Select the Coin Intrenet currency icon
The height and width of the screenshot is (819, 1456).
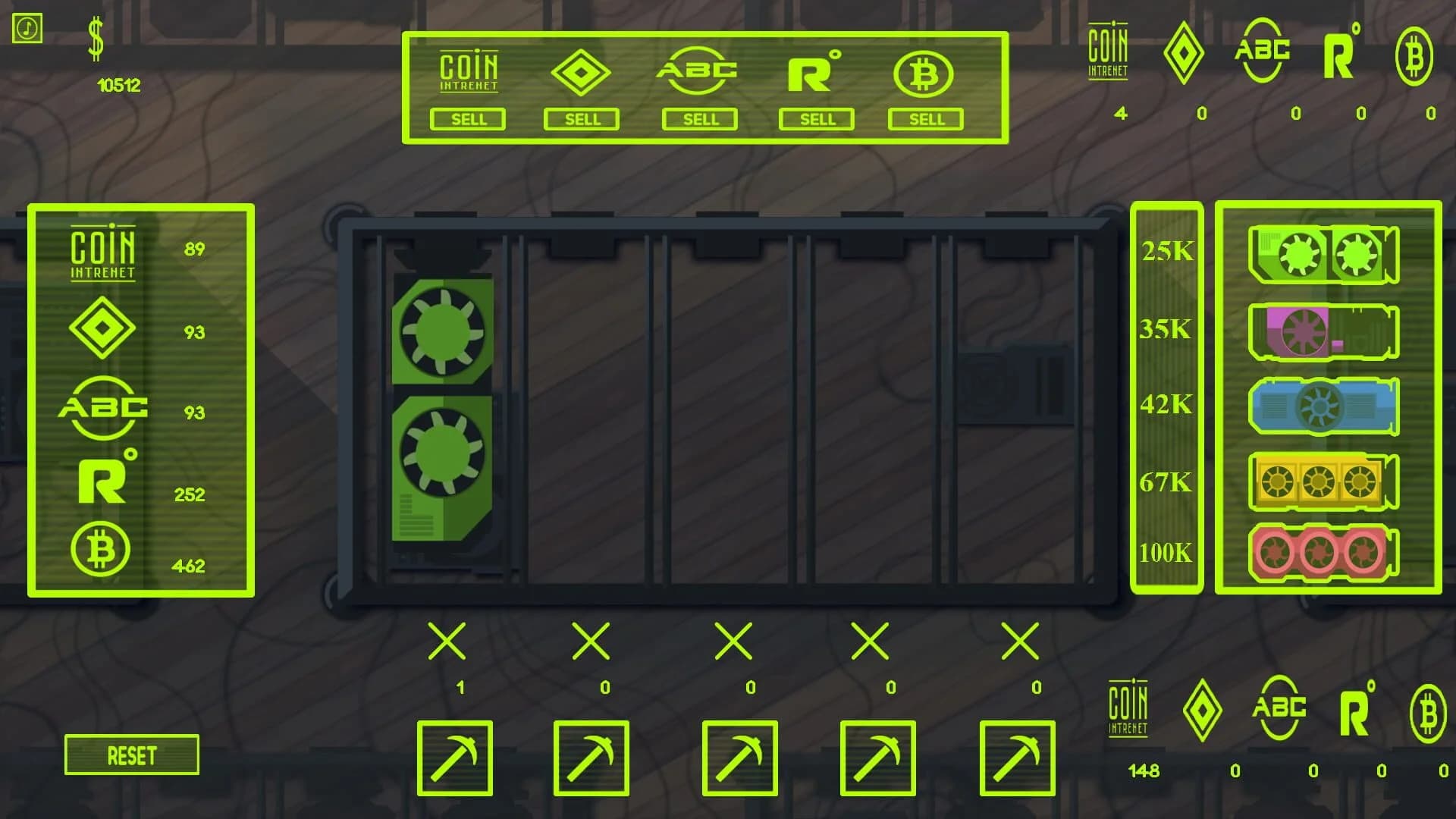[x=468, y=72]
